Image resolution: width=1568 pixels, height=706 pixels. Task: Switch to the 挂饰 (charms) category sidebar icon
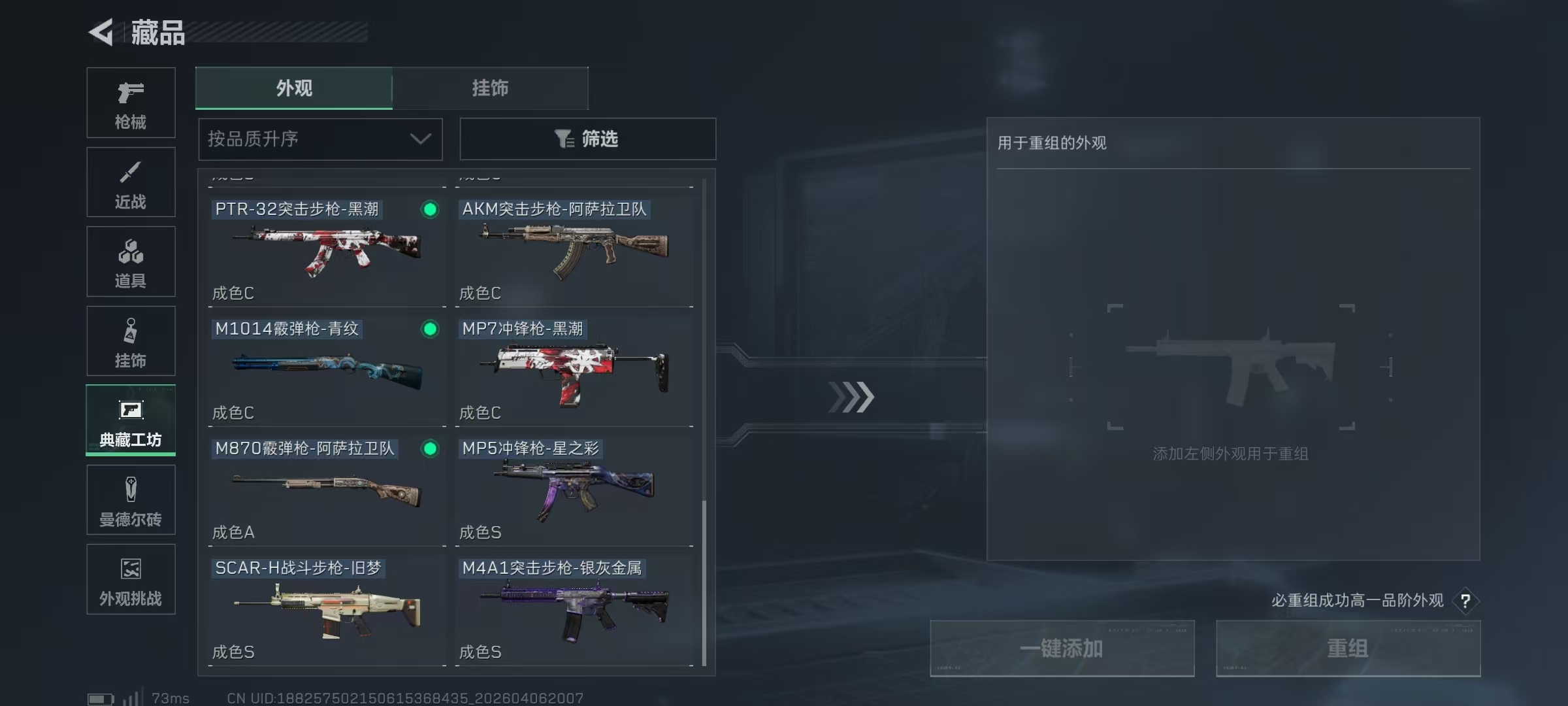click(x=131, y=341)
